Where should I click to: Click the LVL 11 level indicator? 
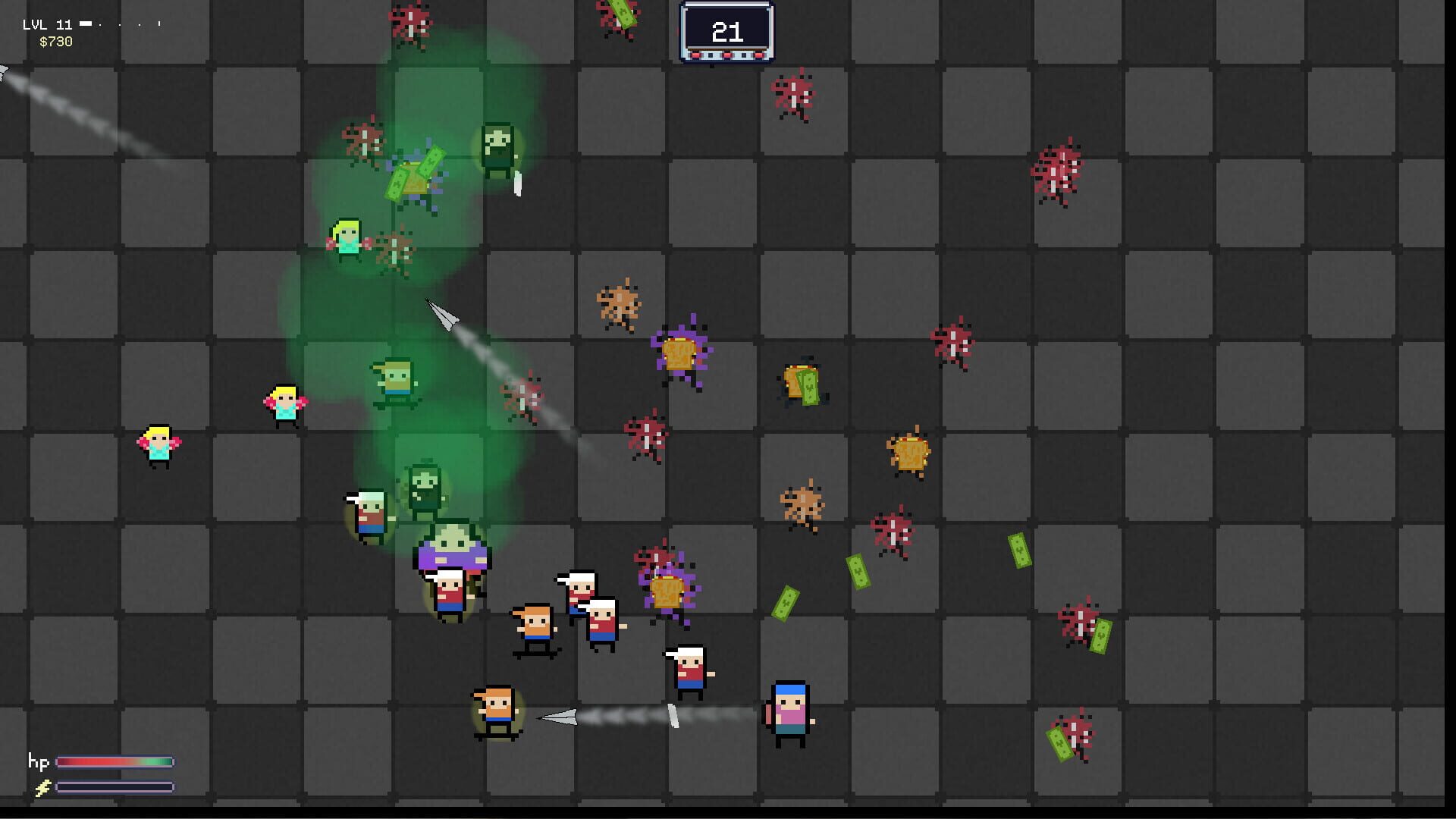[47, 24]
